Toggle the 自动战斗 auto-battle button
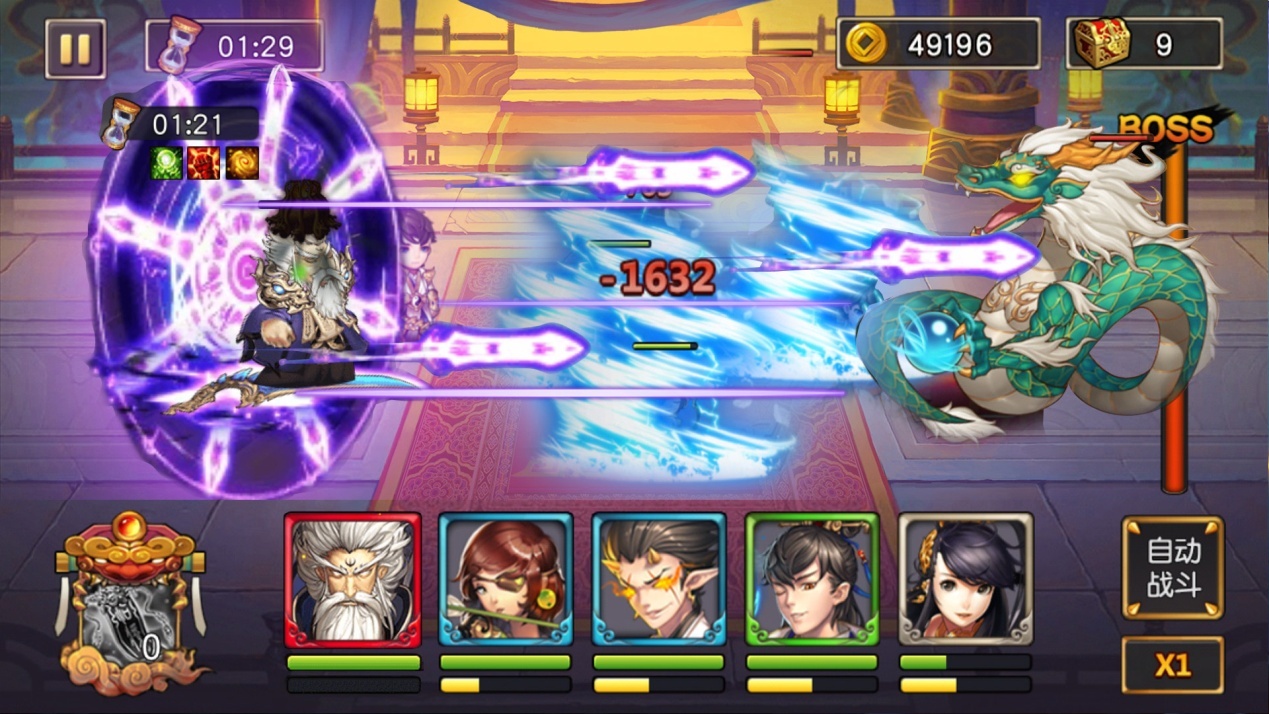Screen dimensions: 1269x714 1173,567
